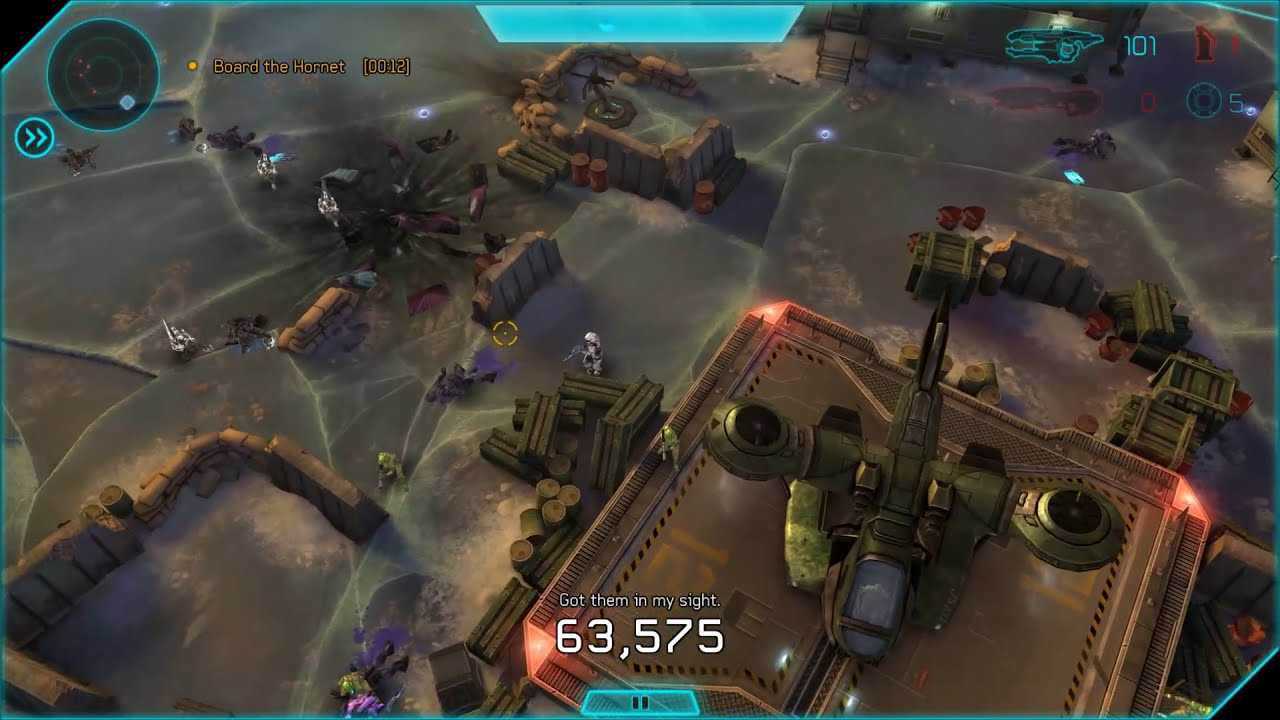Click the red grenade icon

click(1205, 45)
